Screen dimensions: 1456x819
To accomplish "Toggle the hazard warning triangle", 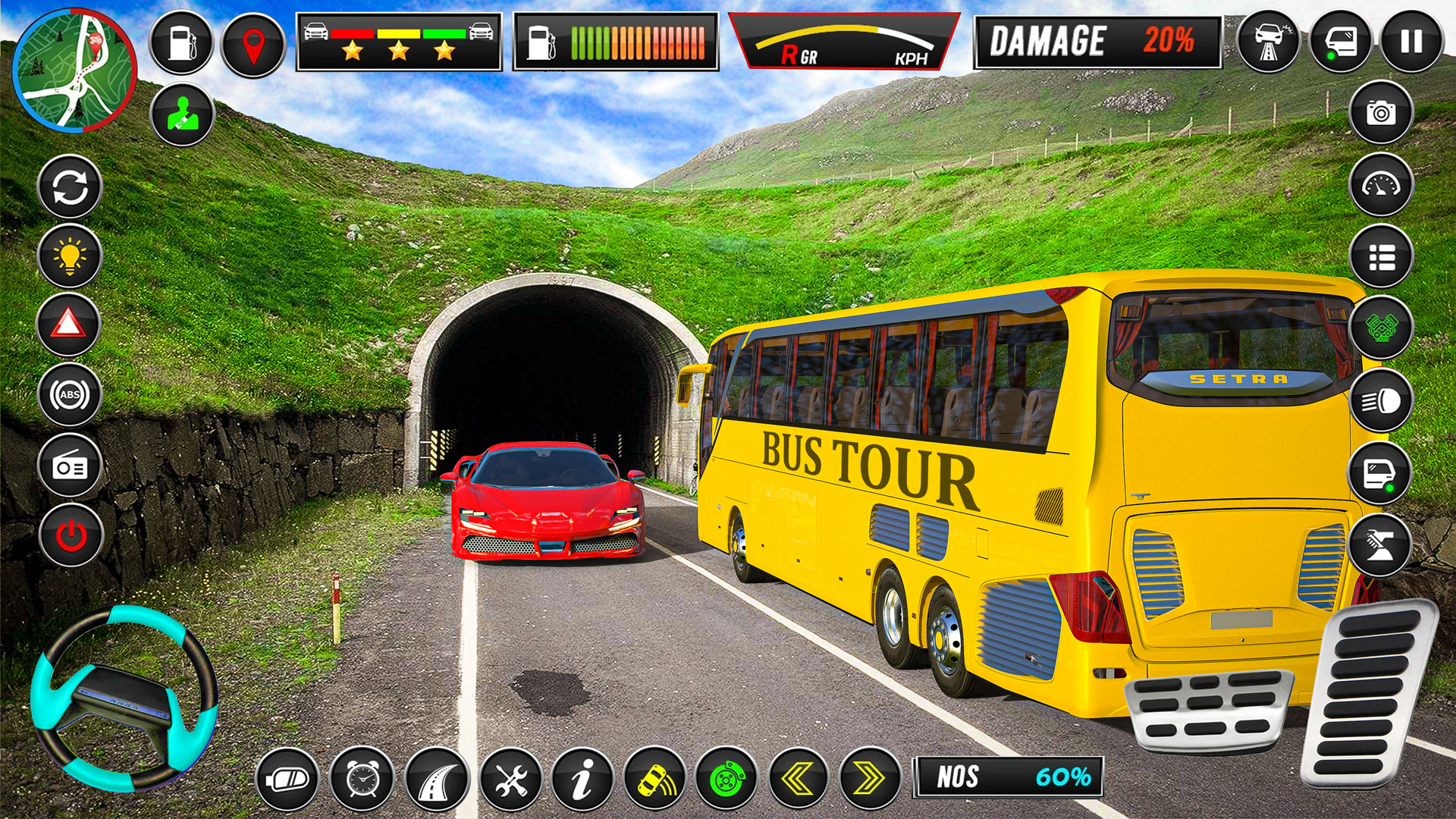I will point(70,322).
